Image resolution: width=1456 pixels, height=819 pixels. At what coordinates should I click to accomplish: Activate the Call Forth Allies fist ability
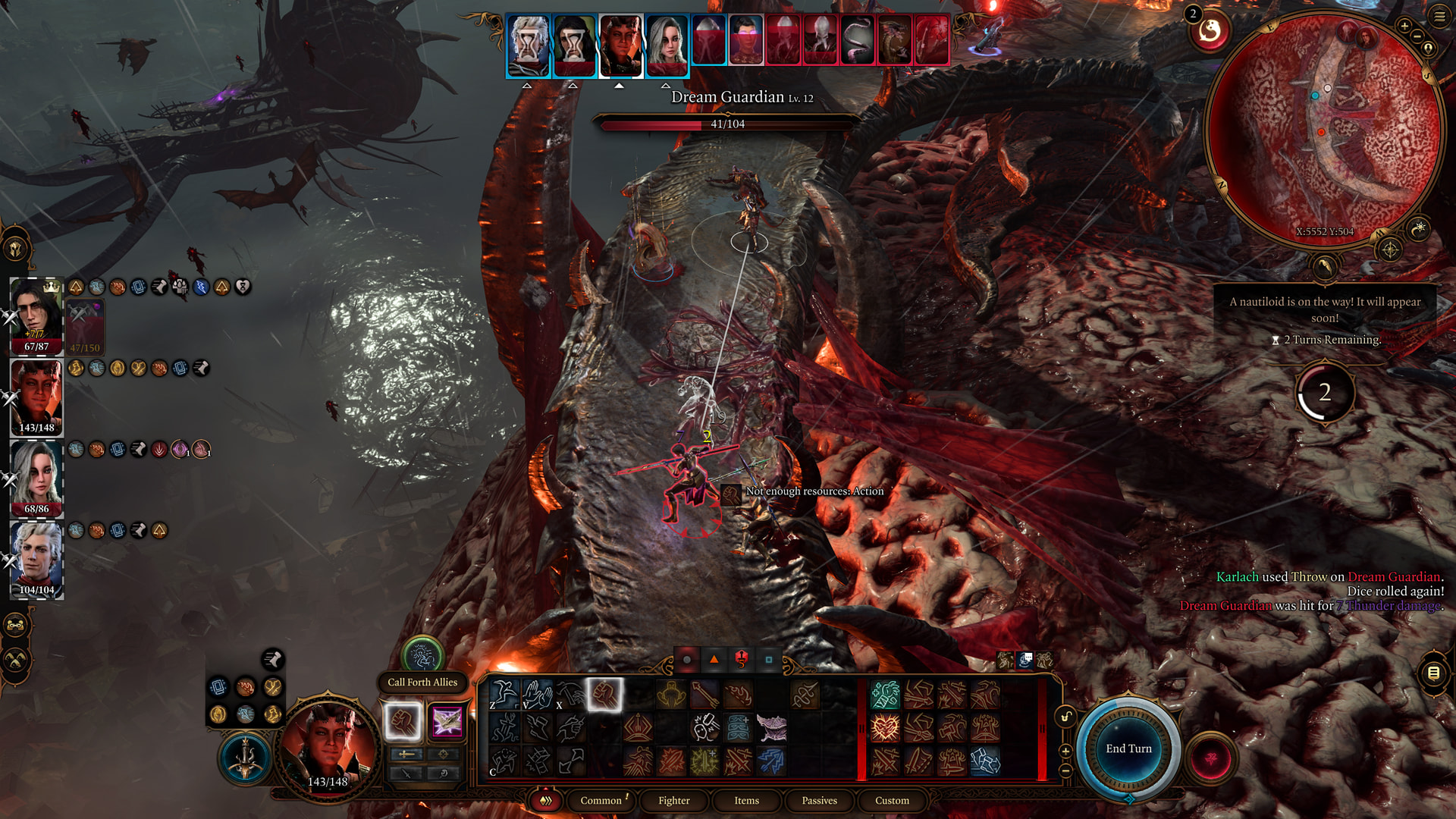(x=402, y=721)
